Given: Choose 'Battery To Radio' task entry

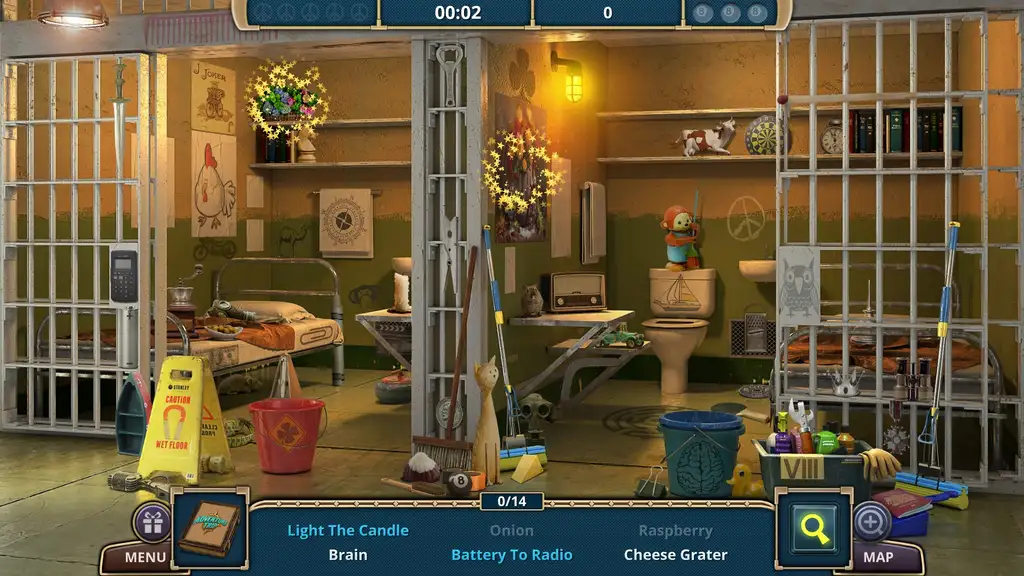Looking at the screenshot, I should [512, 554].
